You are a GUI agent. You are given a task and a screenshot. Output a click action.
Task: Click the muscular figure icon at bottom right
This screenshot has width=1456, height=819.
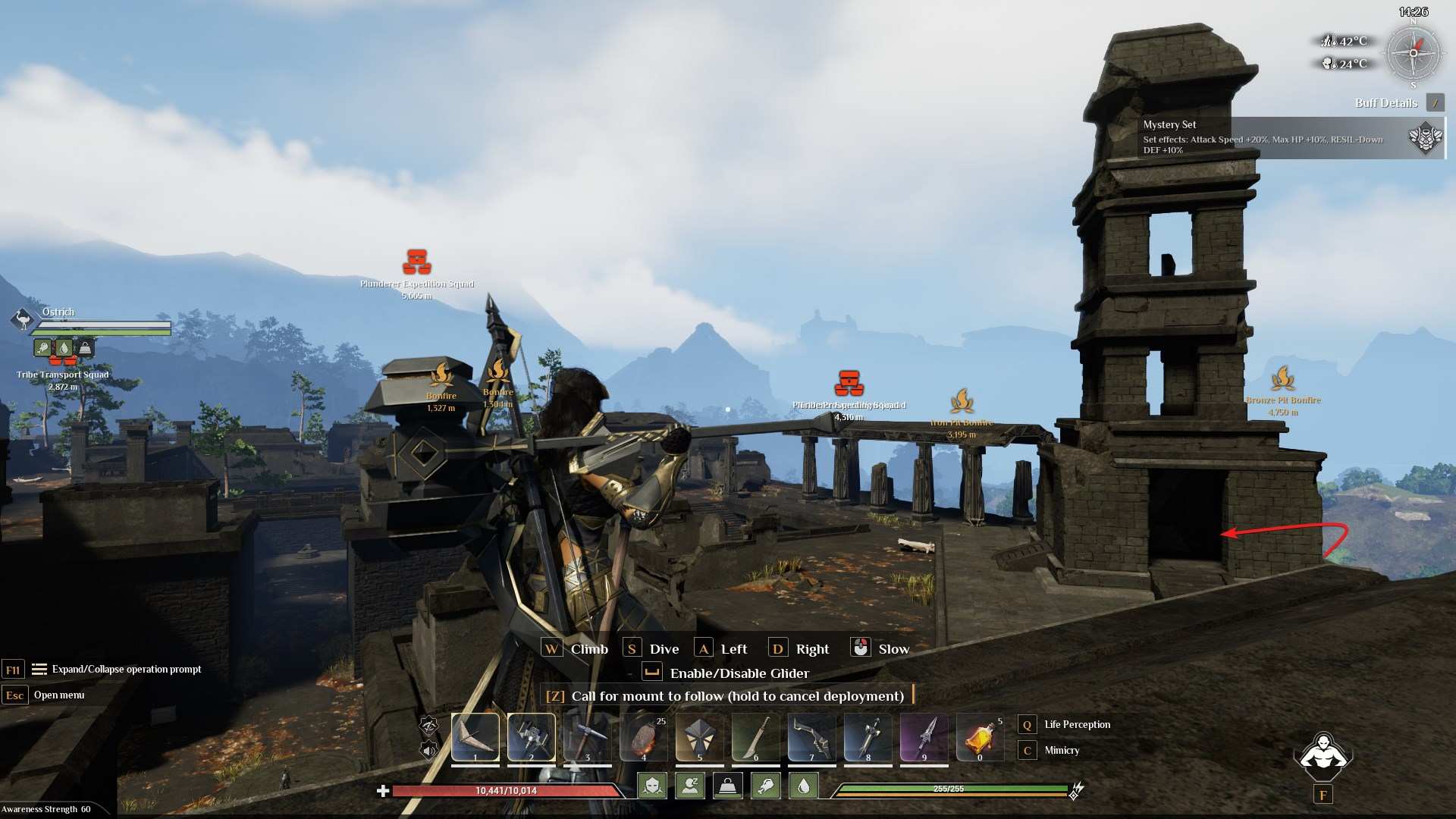[x=1323, y=755]
